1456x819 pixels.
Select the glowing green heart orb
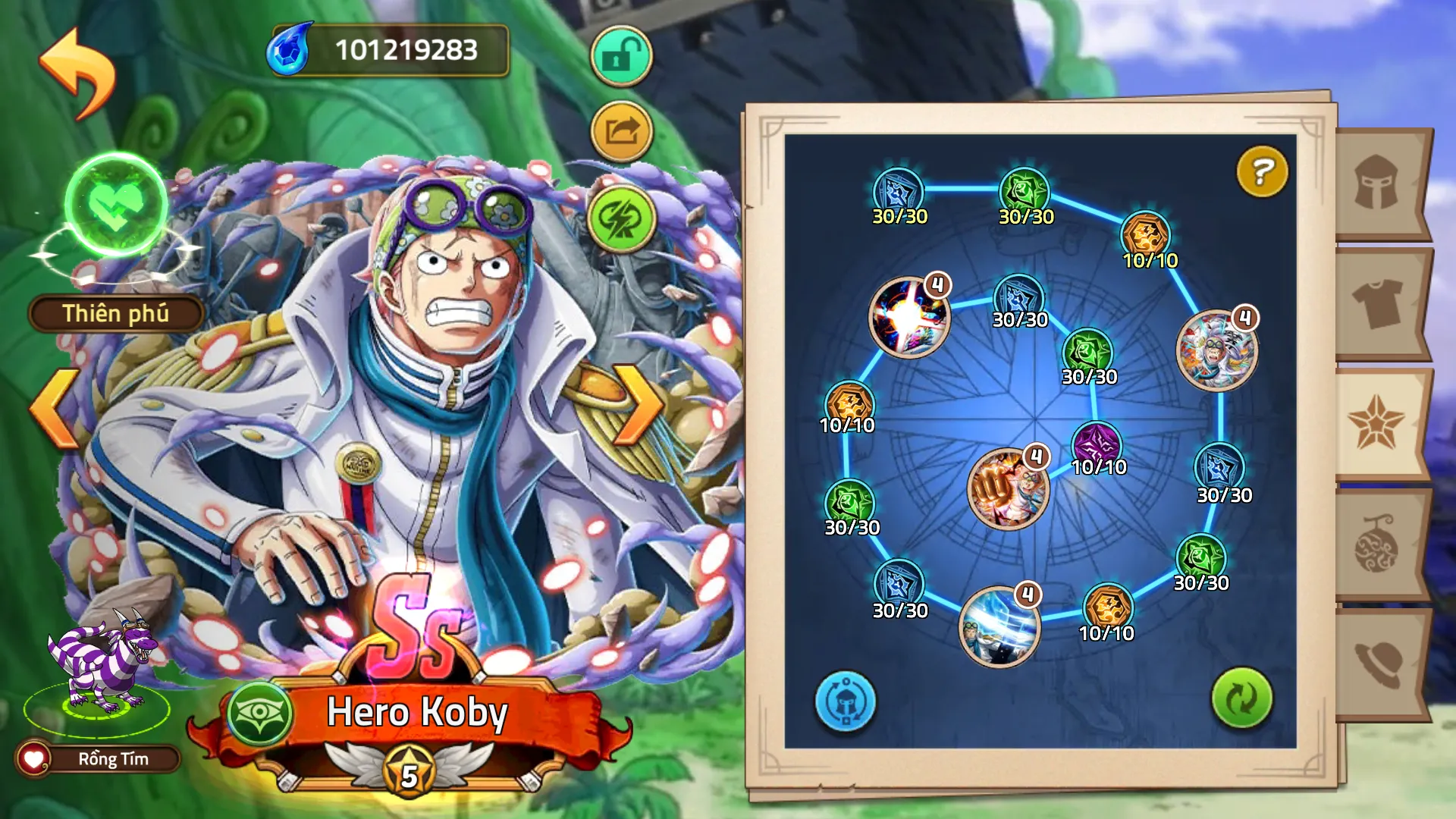[116, 205]
